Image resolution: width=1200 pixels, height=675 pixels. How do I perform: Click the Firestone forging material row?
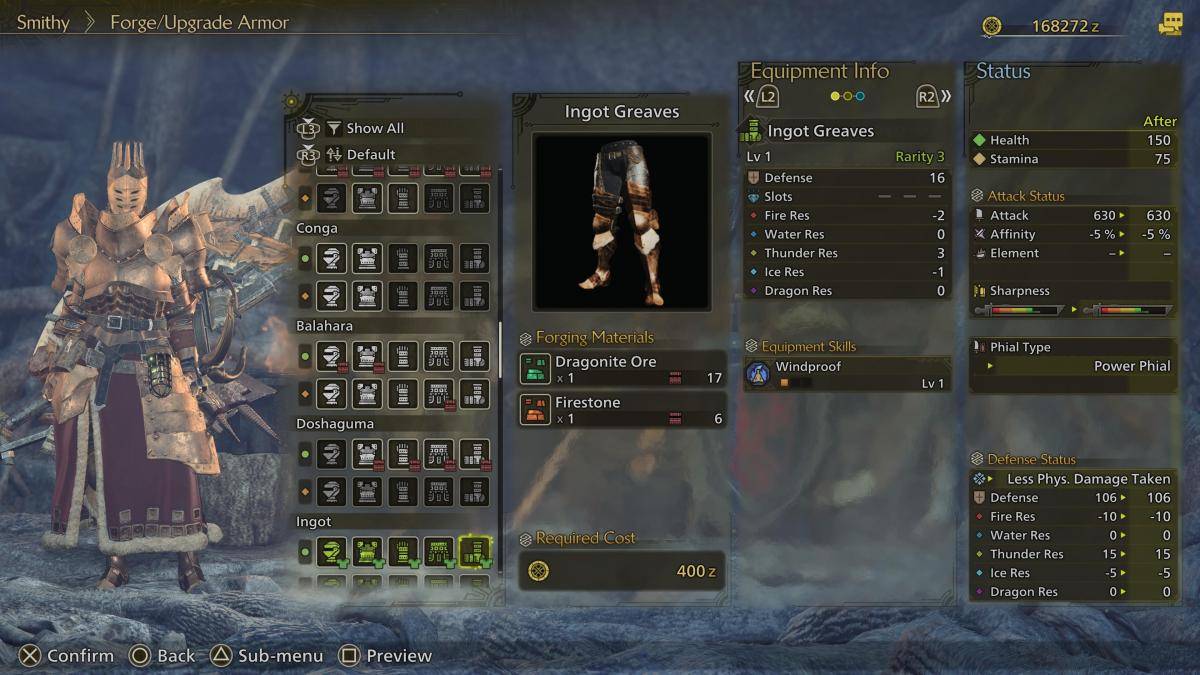click(622, 410)
